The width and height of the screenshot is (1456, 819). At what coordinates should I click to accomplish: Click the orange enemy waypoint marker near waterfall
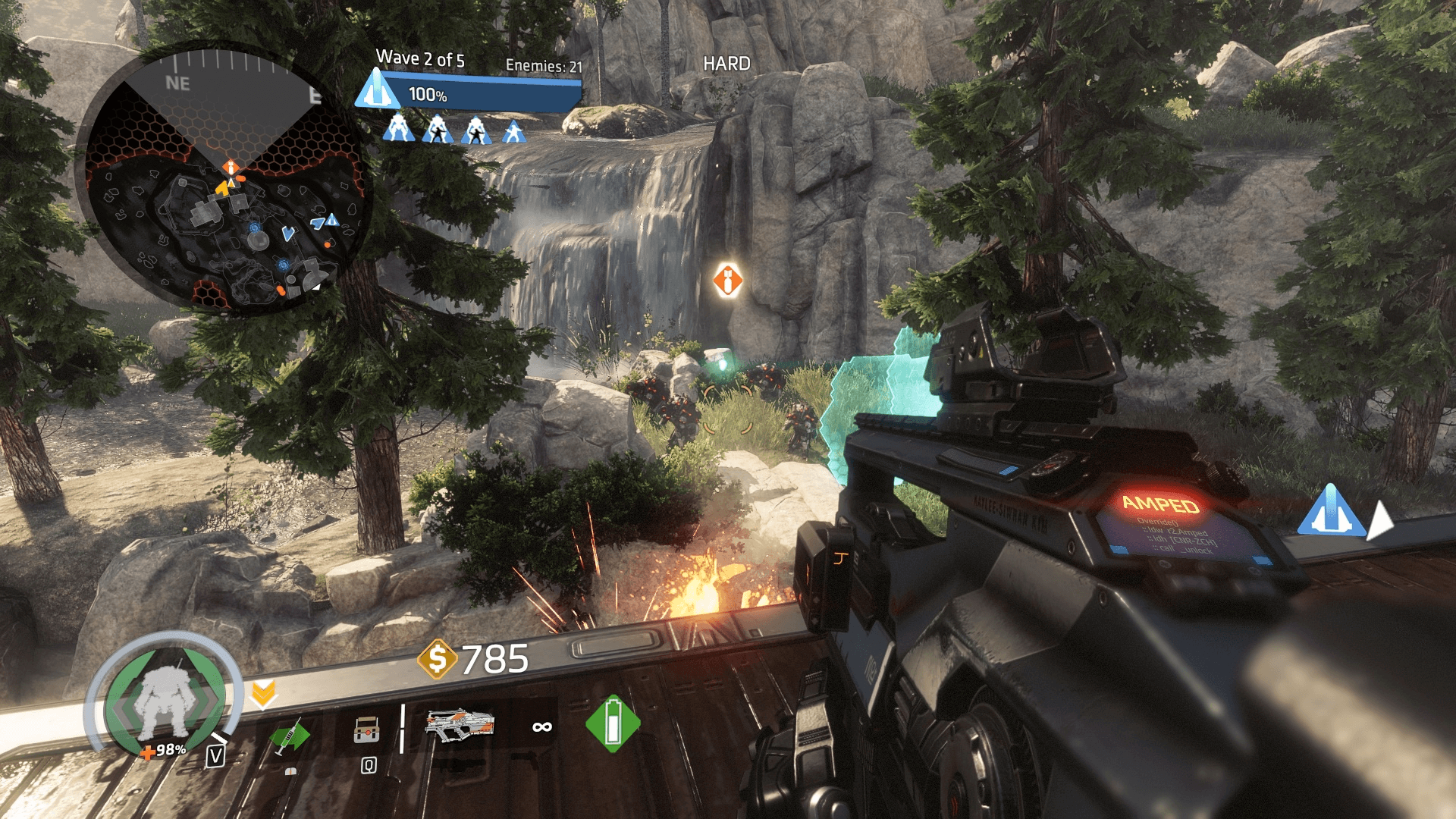coord(727,280)
